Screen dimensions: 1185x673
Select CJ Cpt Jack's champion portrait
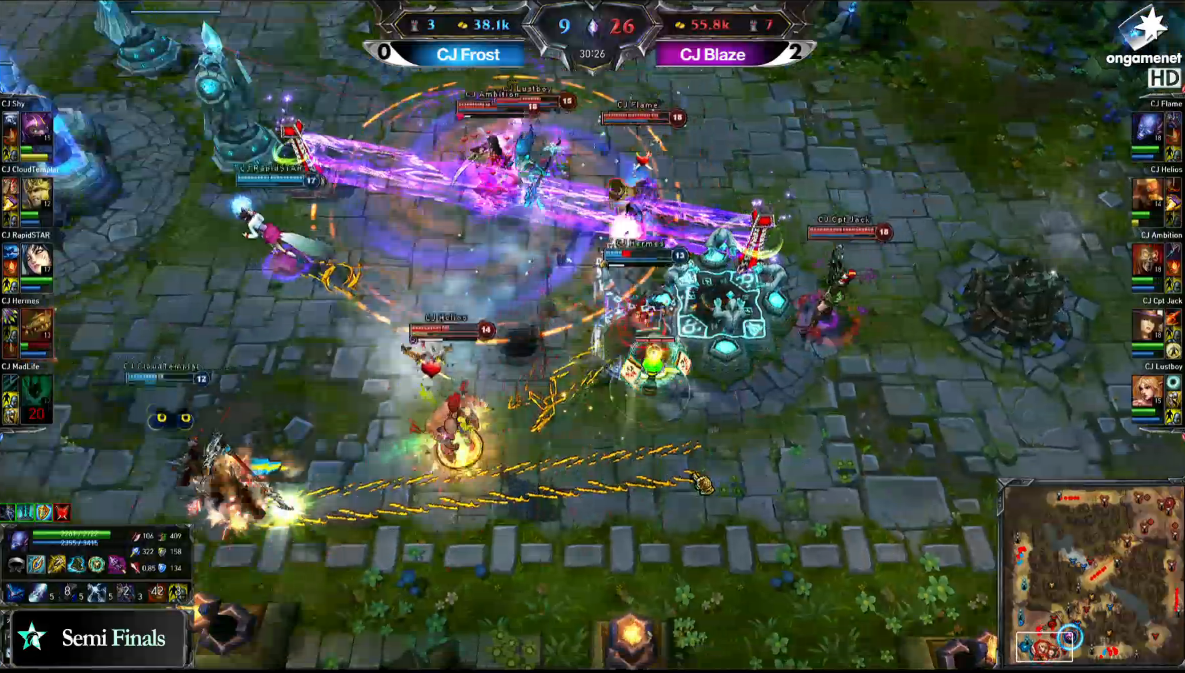click(x=1148, y=325)
